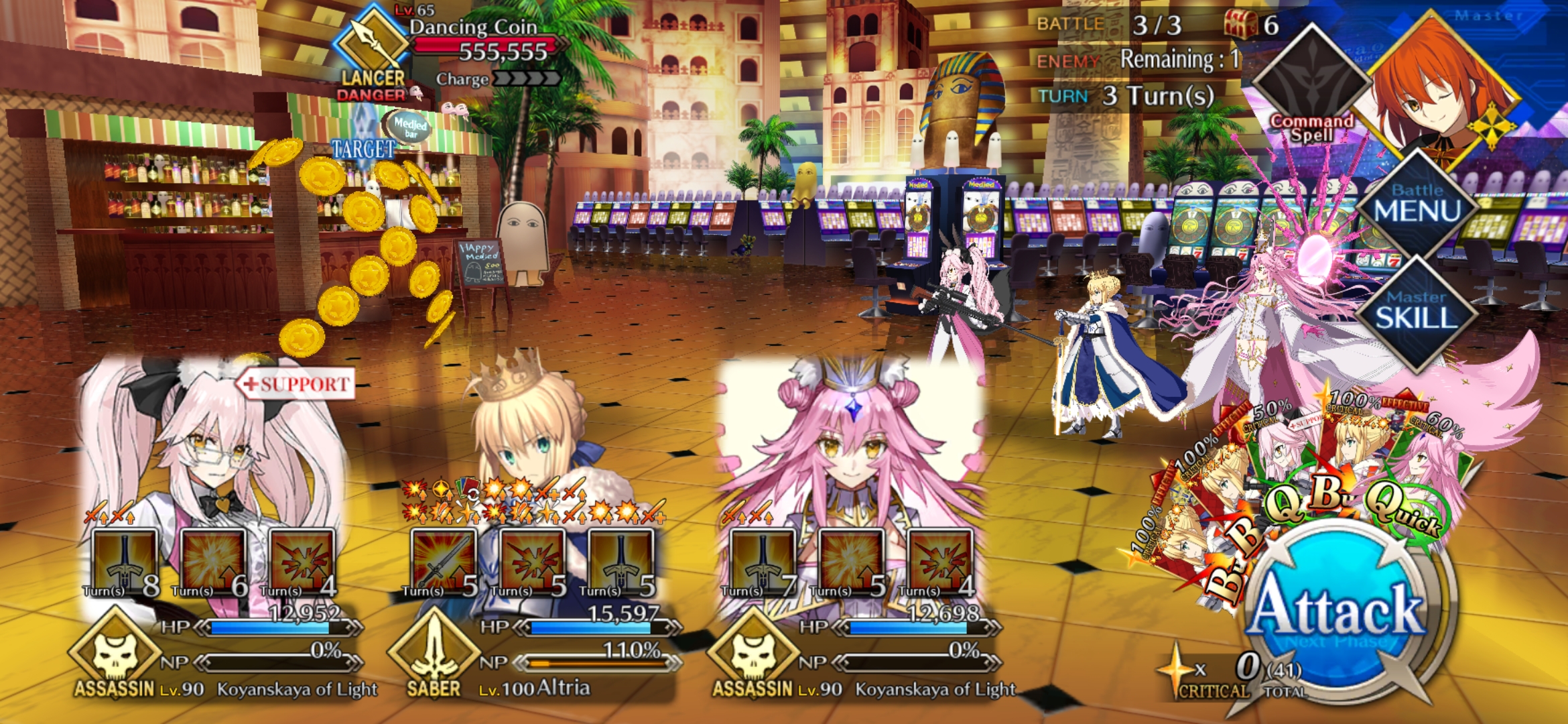
Task: Activate Altria's middle burst skill icon
Action: [x=532, y=563]
